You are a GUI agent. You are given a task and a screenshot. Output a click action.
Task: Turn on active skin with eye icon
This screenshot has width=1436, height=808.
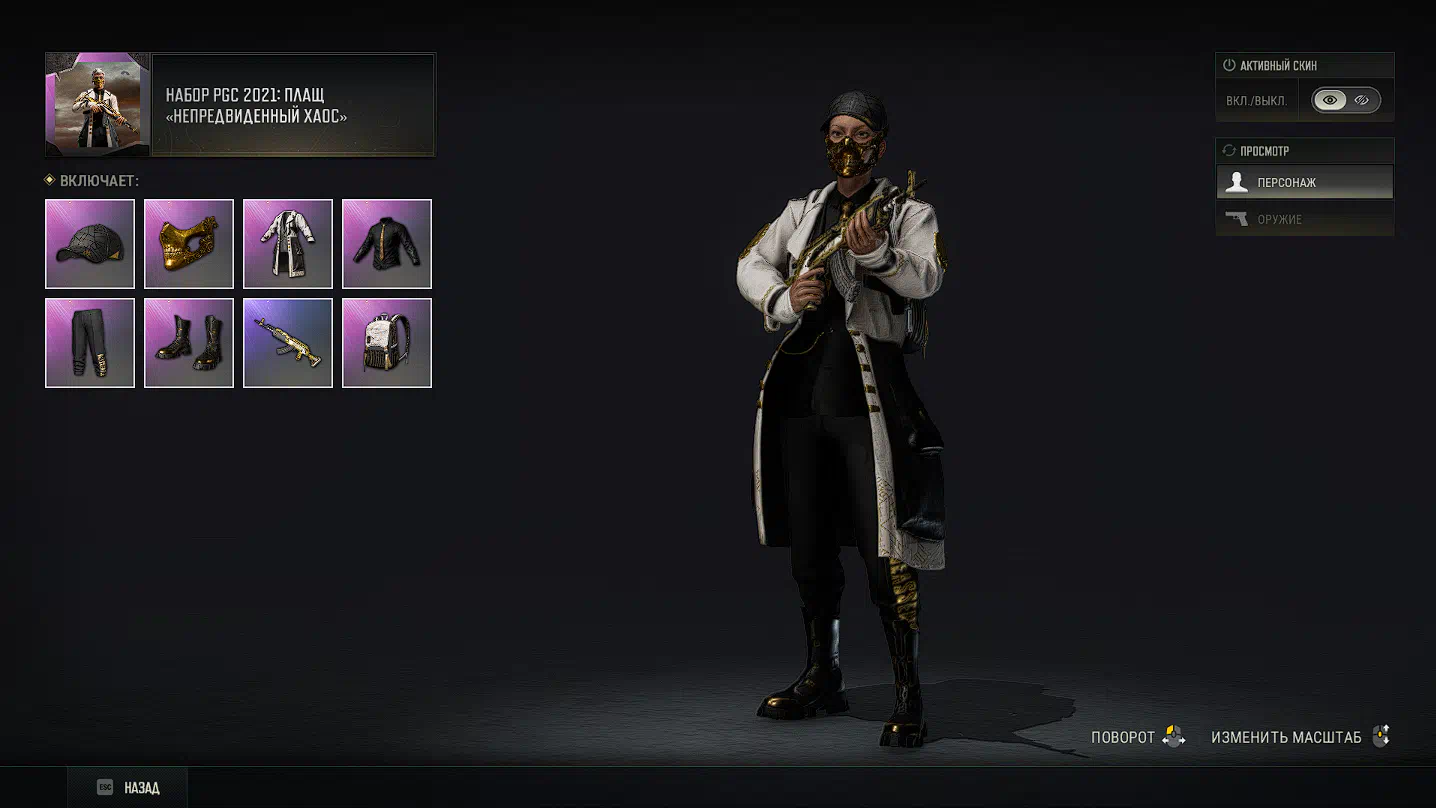click(1329, 100)
